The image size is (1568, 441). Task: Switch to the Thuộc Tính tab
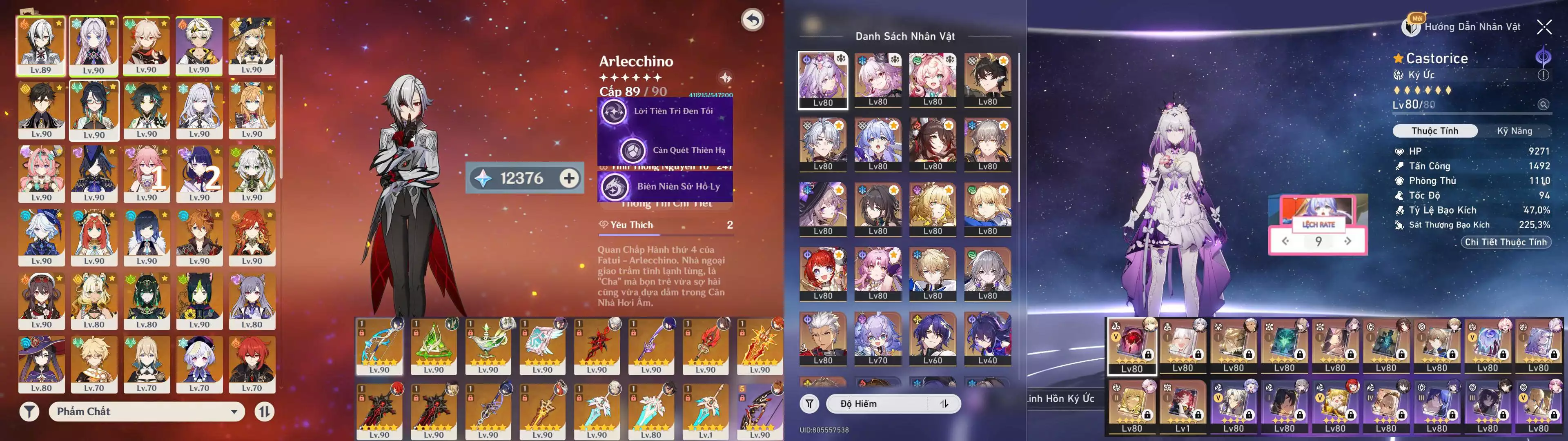[1434, 131]
